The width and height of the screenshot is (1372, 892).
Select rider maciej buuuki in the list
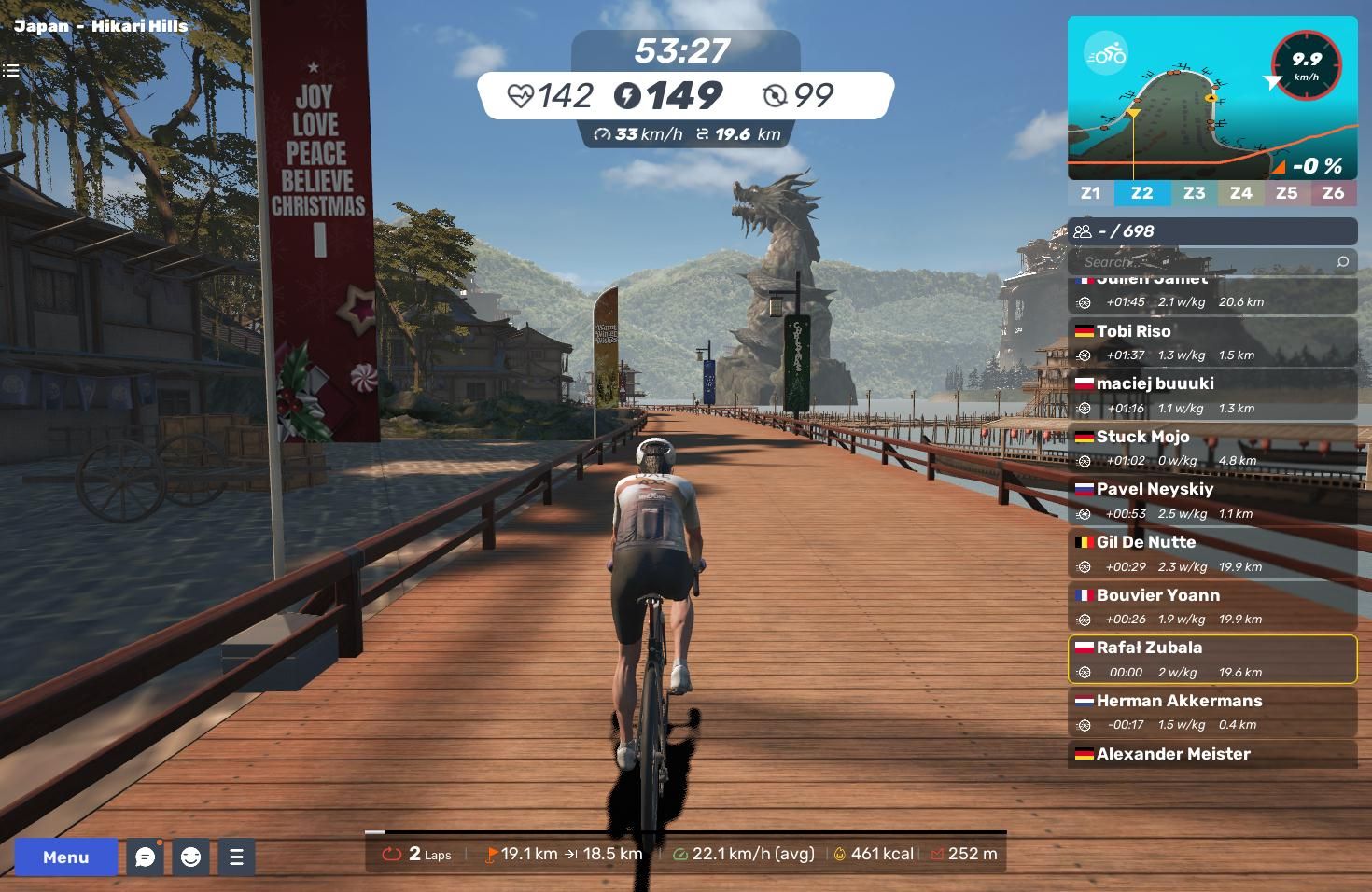tap(1211, 395)
